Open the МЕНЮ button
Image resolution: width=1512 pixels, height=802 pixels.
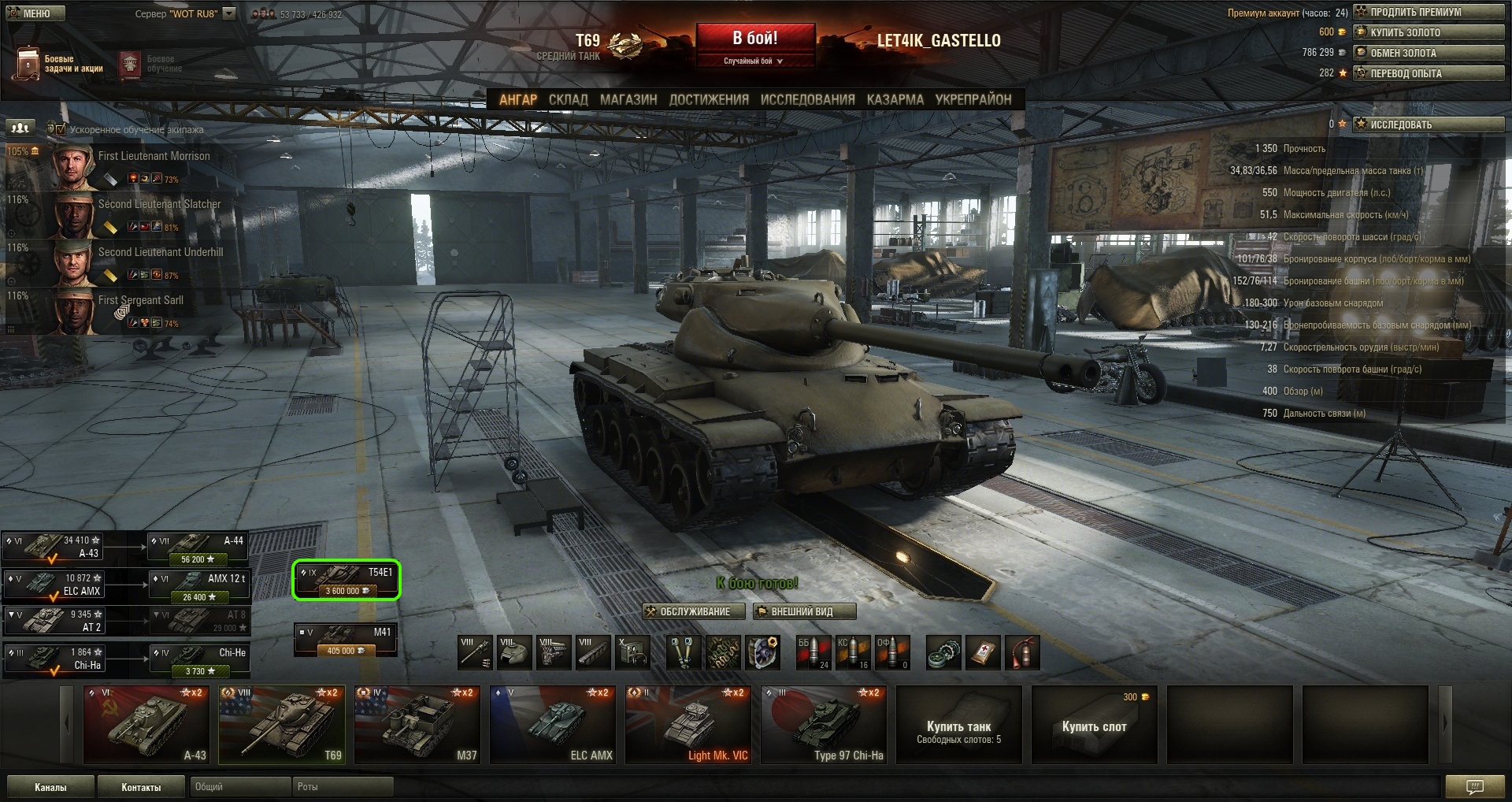point(35,13)
